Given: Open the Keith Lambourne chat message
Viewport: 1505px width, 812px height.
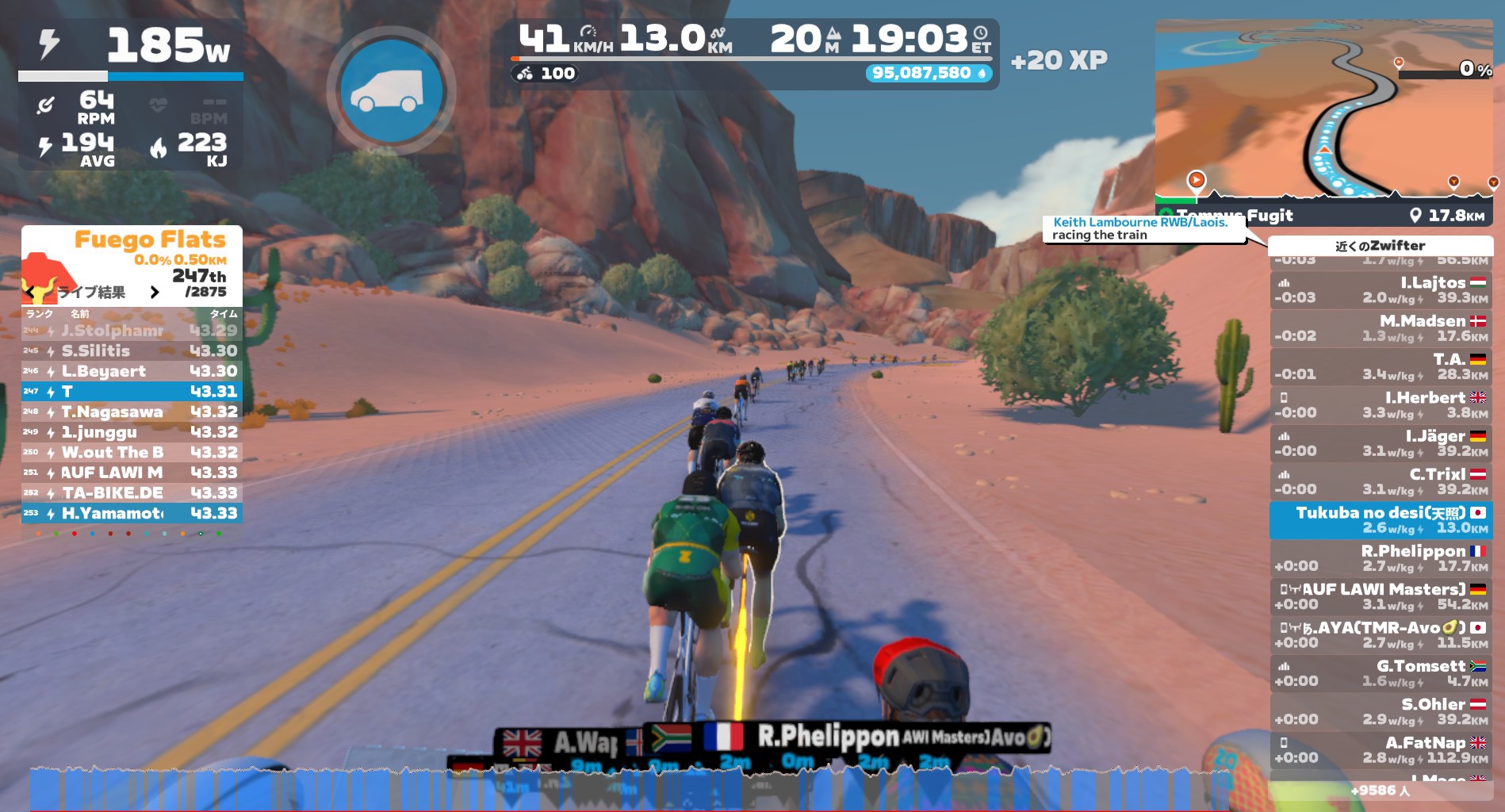Looking at the screenshot, I should pos(1140,228).
